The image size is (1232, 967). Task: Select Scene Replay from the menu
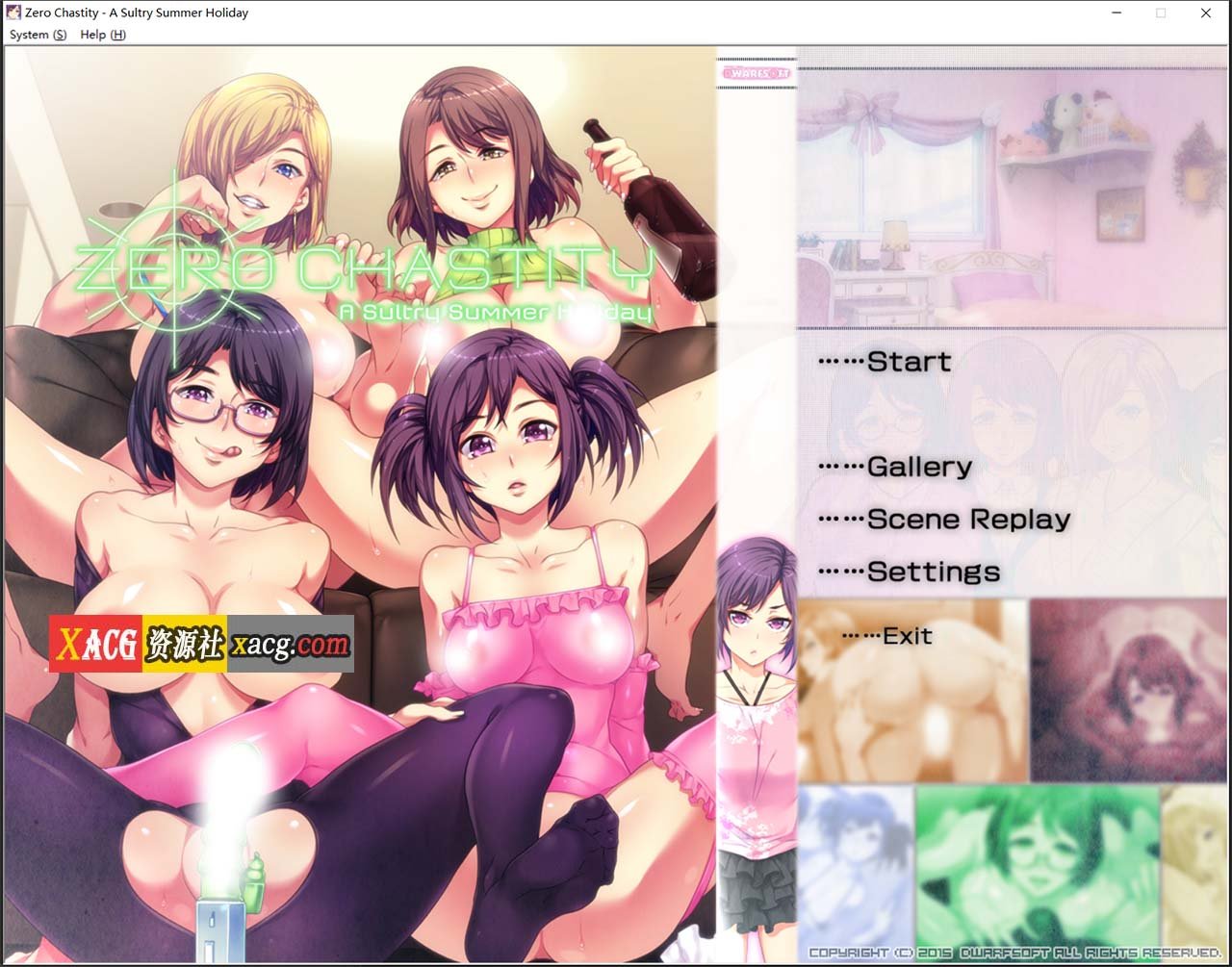tap(967, 520)
